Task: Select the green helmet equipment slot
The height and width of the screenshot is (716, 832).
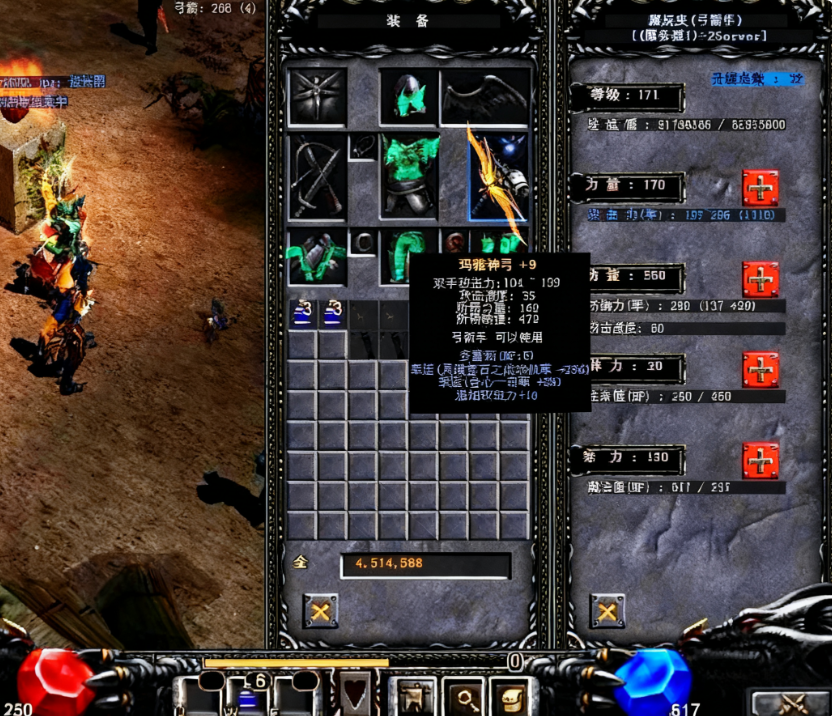Action: (x=408, y=97)
